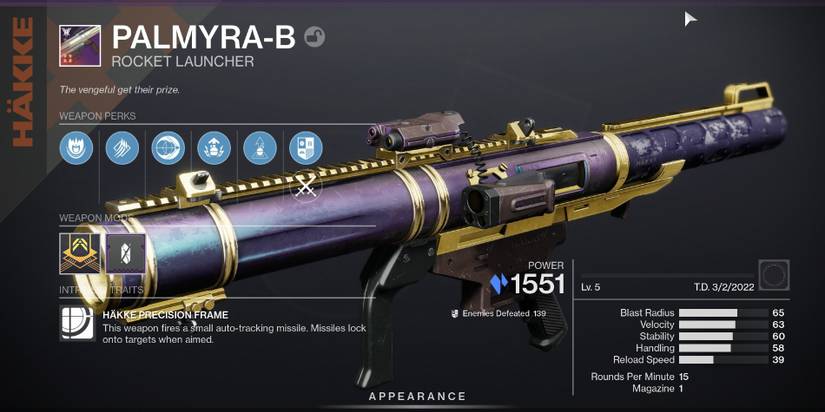Click the lock icon beside Palmyra-B name
This screenshot has width=825, height=412.
tap(314, 38)
